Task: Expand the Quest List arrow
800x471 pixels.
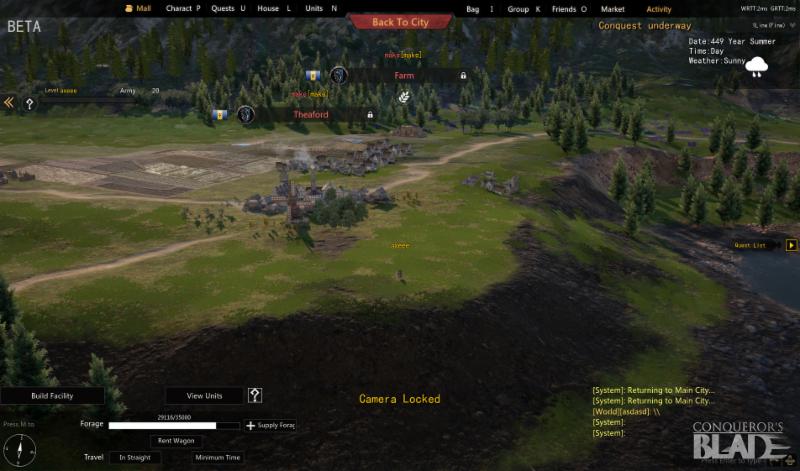Action: pyautogui.click(x=792, y=245)
